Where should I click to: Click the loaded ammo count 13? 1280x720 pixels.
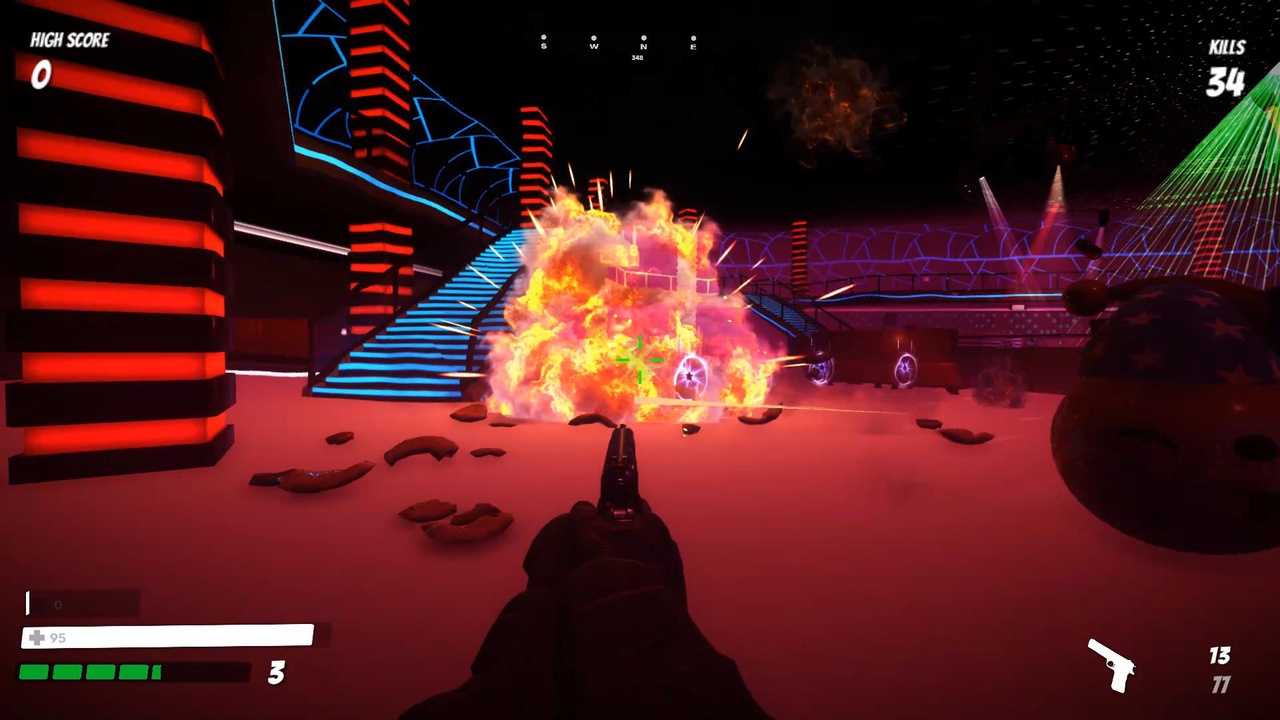coord(1220,656)
